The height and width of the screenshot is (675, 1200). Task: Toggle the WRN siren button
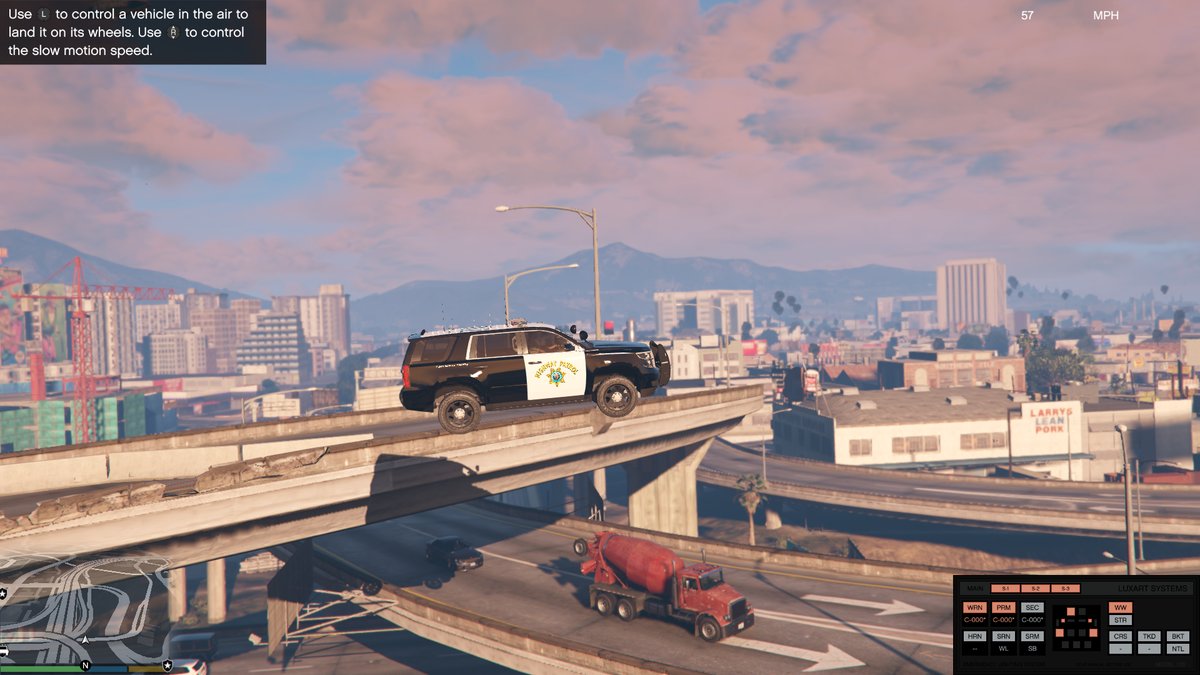(x=975, y=607)
